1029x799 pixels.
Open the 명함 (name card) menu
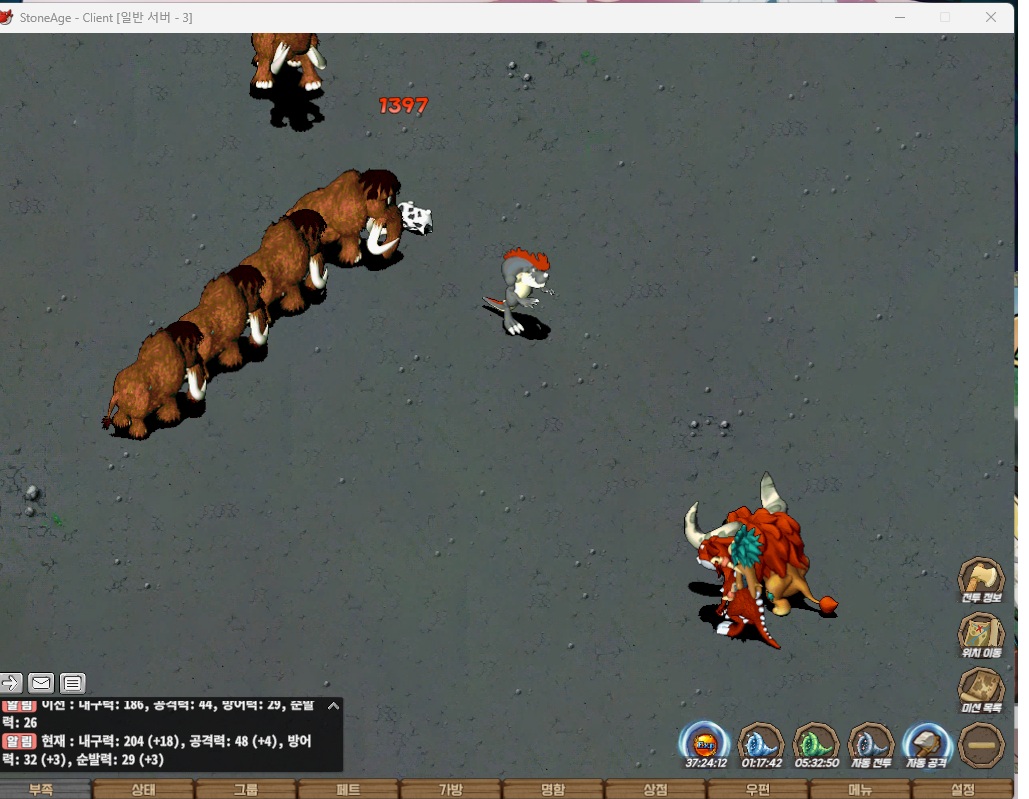click(x=553, y=789)
